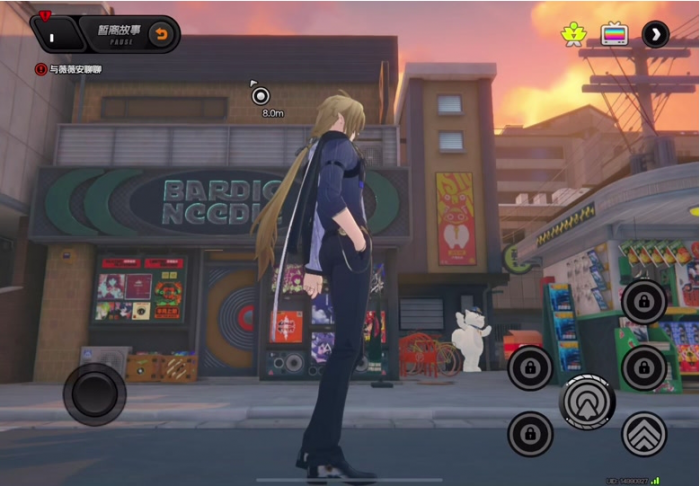Expand the right-arrow menu button
700x486 pixels.
pyautogui.click(x=655, y=34)
